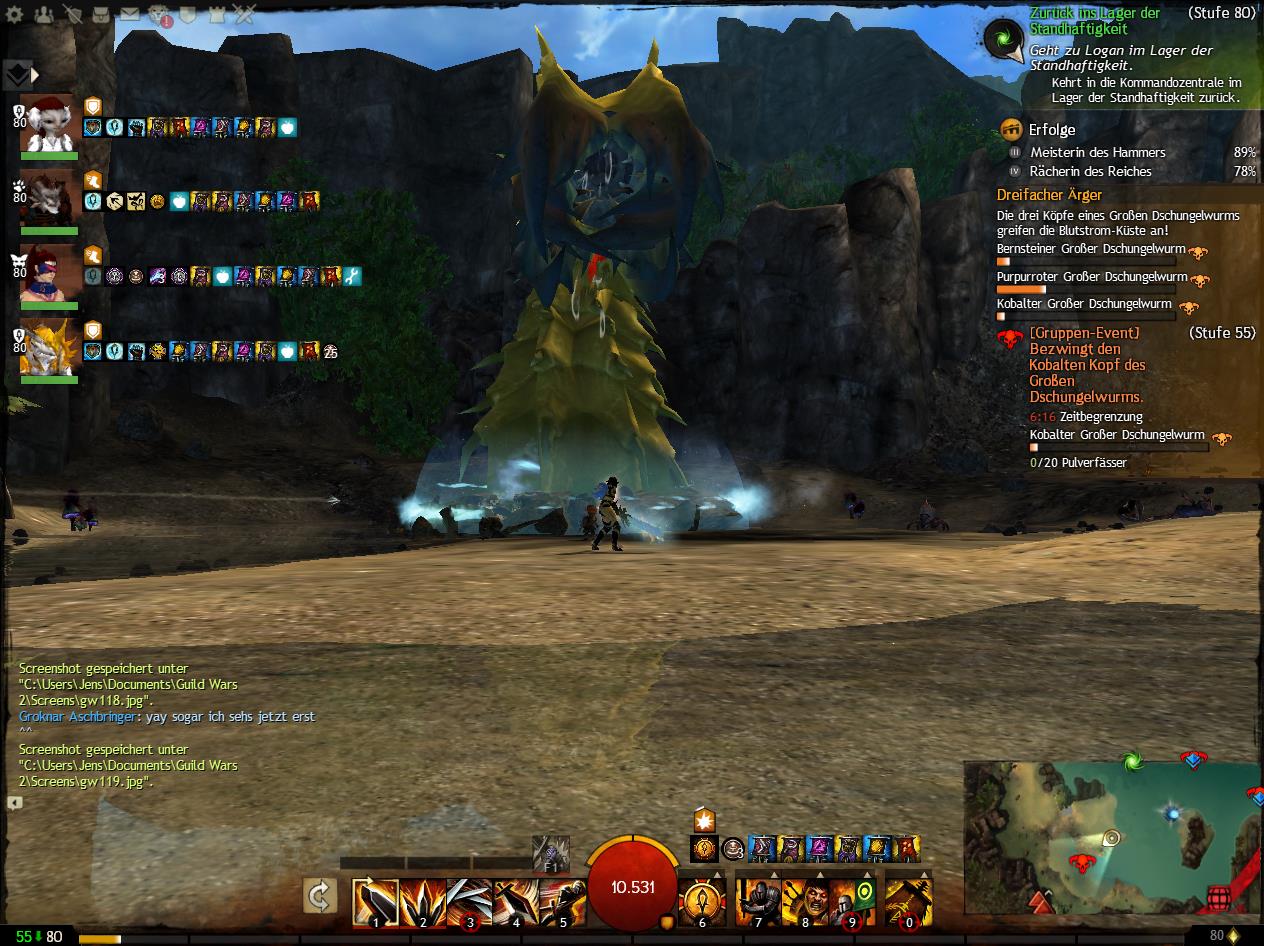Image resolution: width=1264 pixels, height=946 pixels.
Task: Click the minimap
Action: [1112, 837]
